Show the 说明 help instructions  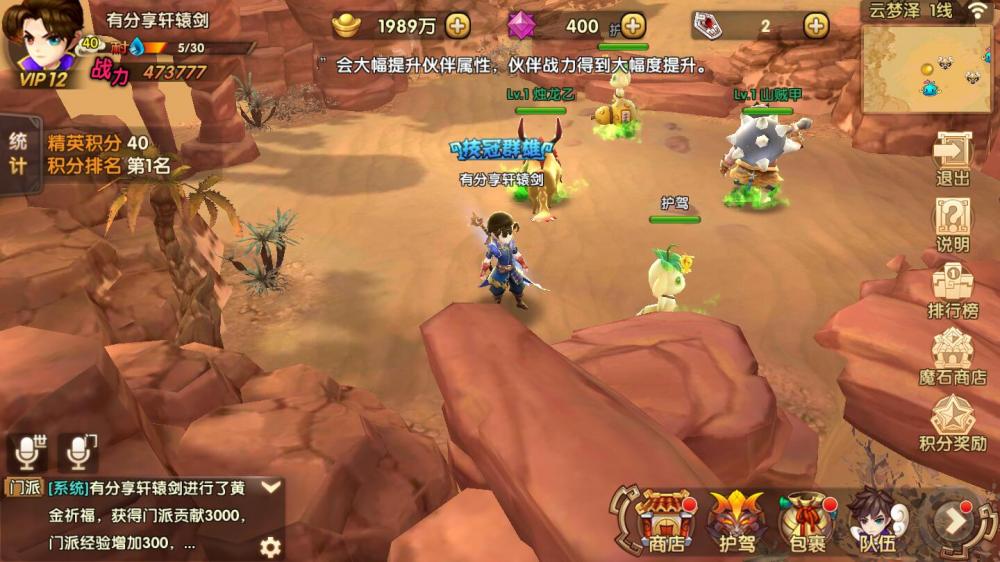pyautogui.click(x=952, y=226)
